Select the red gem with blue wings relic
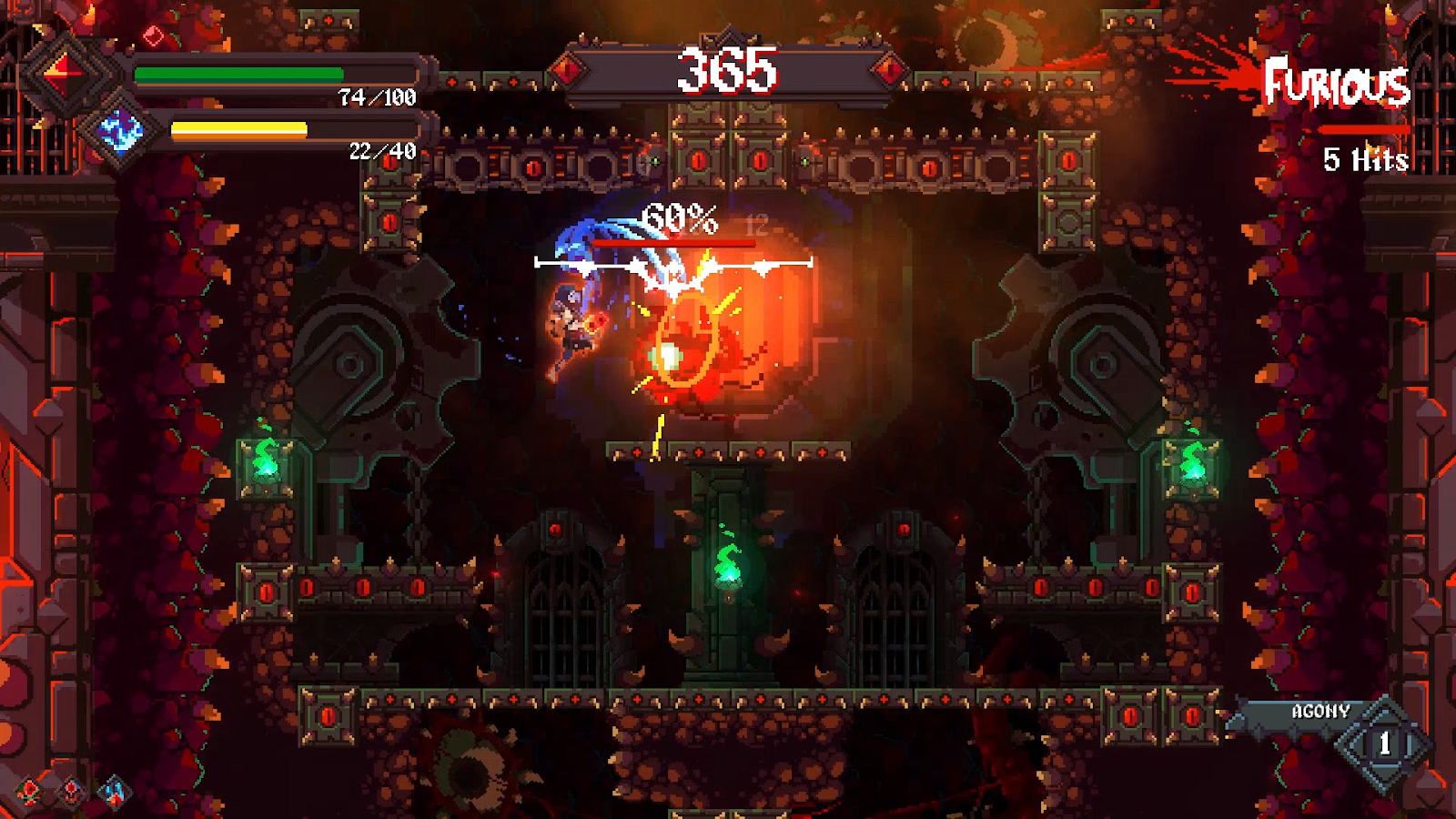This screenshot has width=1456, height=819. point(72,792)
